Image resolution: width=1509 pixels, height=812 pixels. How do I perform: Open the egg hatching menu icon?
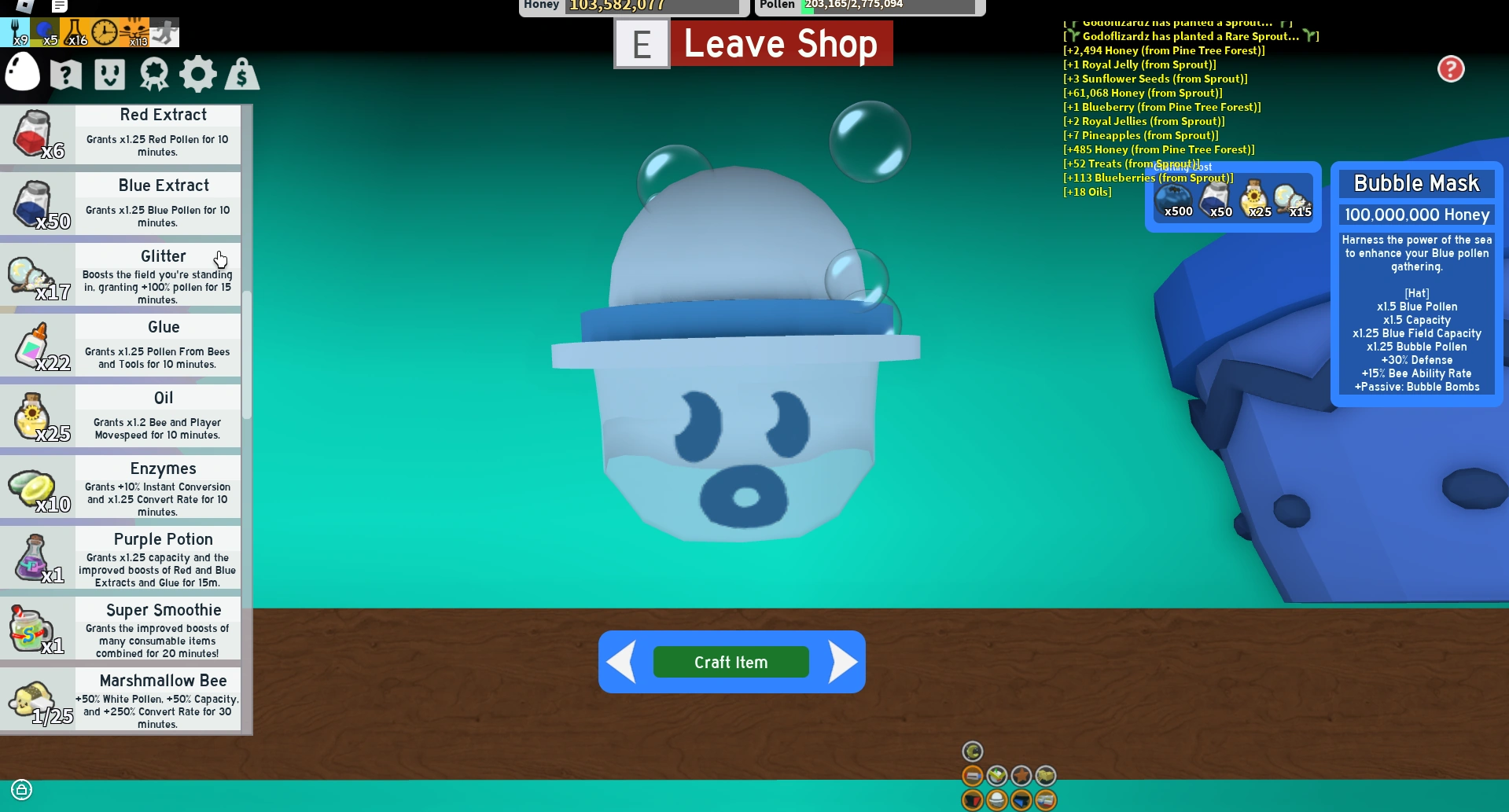point(22,73)
